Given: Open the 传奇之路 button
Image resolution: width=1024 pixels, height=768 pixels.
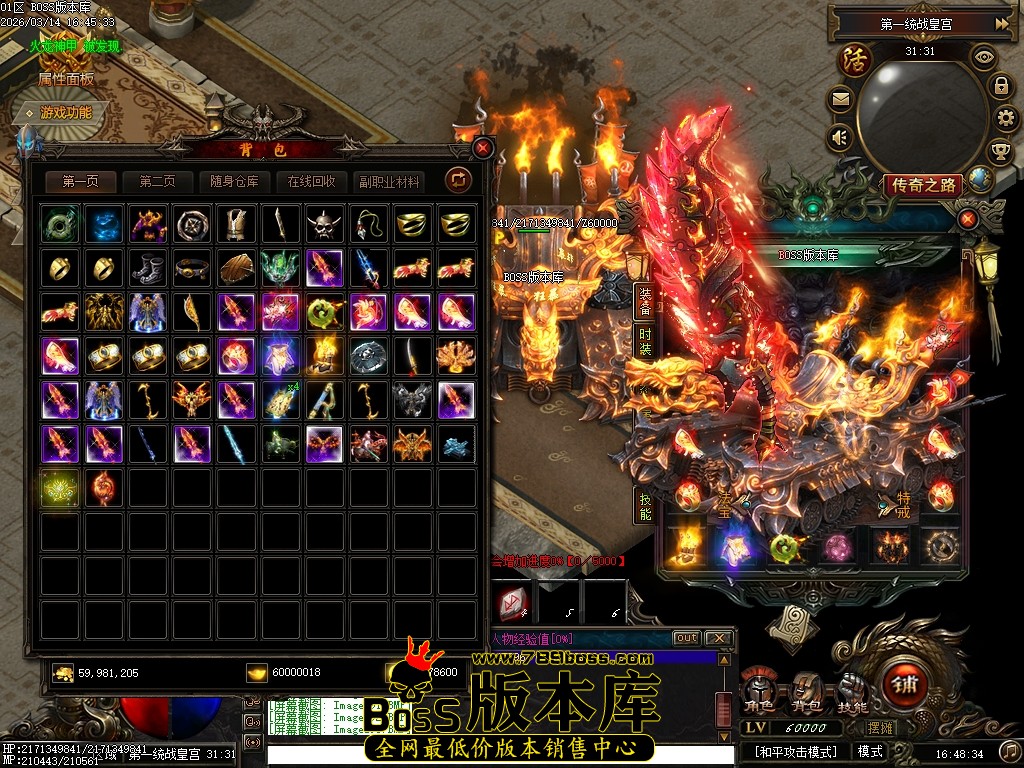Looking at the screenshot, I should [x=922, y=185].
